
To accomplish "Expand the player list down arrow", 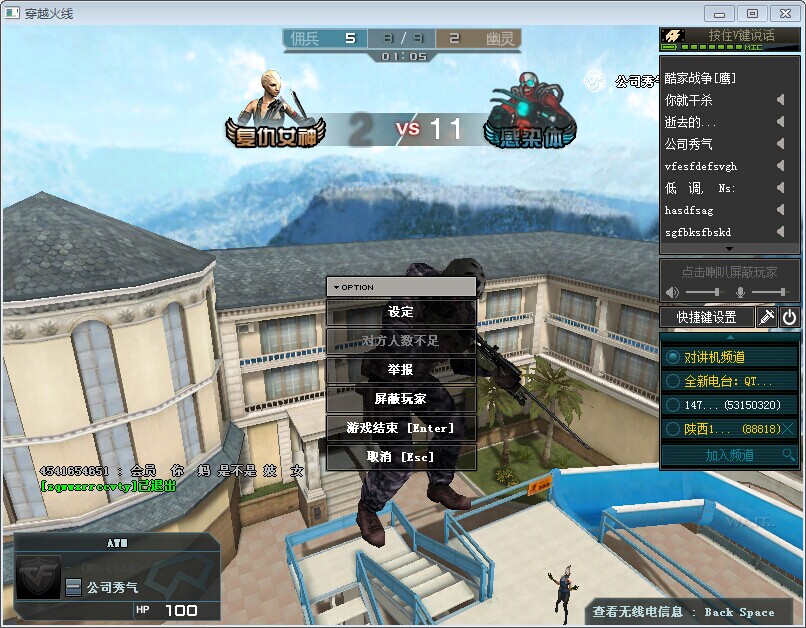I will tap(729, 248).
